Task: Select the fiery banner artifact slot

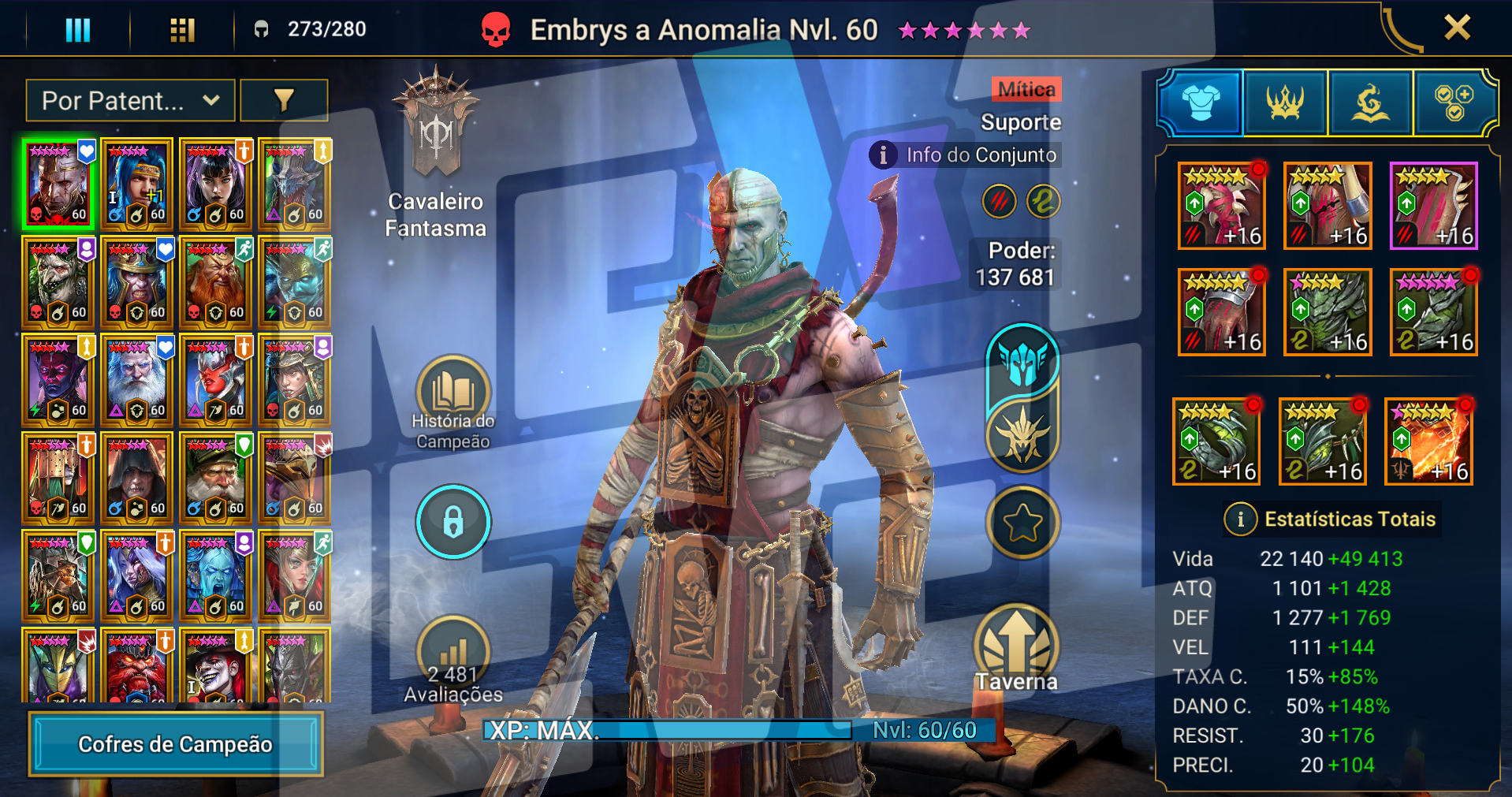Action: point(1428,441)
